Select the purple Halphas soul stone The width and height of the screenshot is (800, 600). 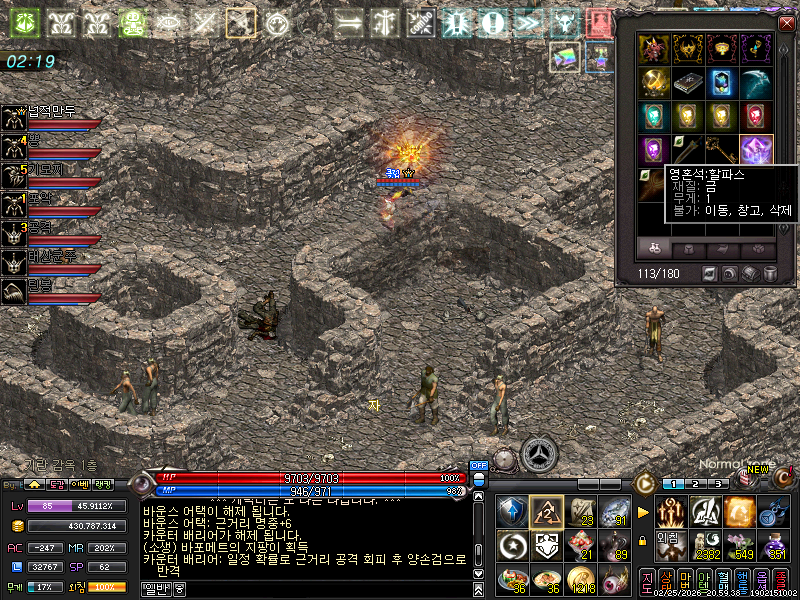coord(755,149)
